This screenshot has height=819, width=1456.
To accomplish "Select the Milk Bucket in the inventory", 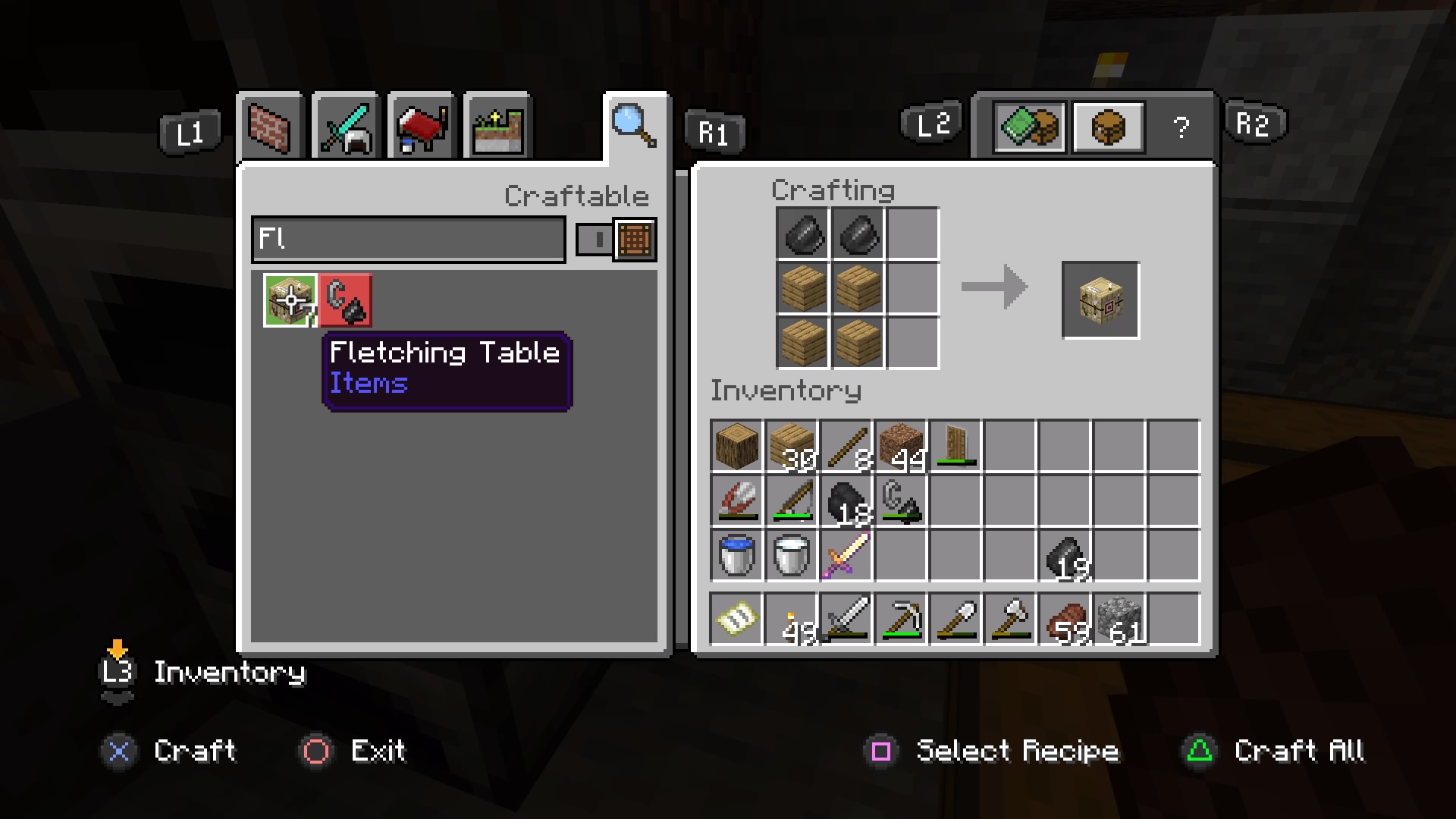I will pyautogui.click(x=790, y=556).
